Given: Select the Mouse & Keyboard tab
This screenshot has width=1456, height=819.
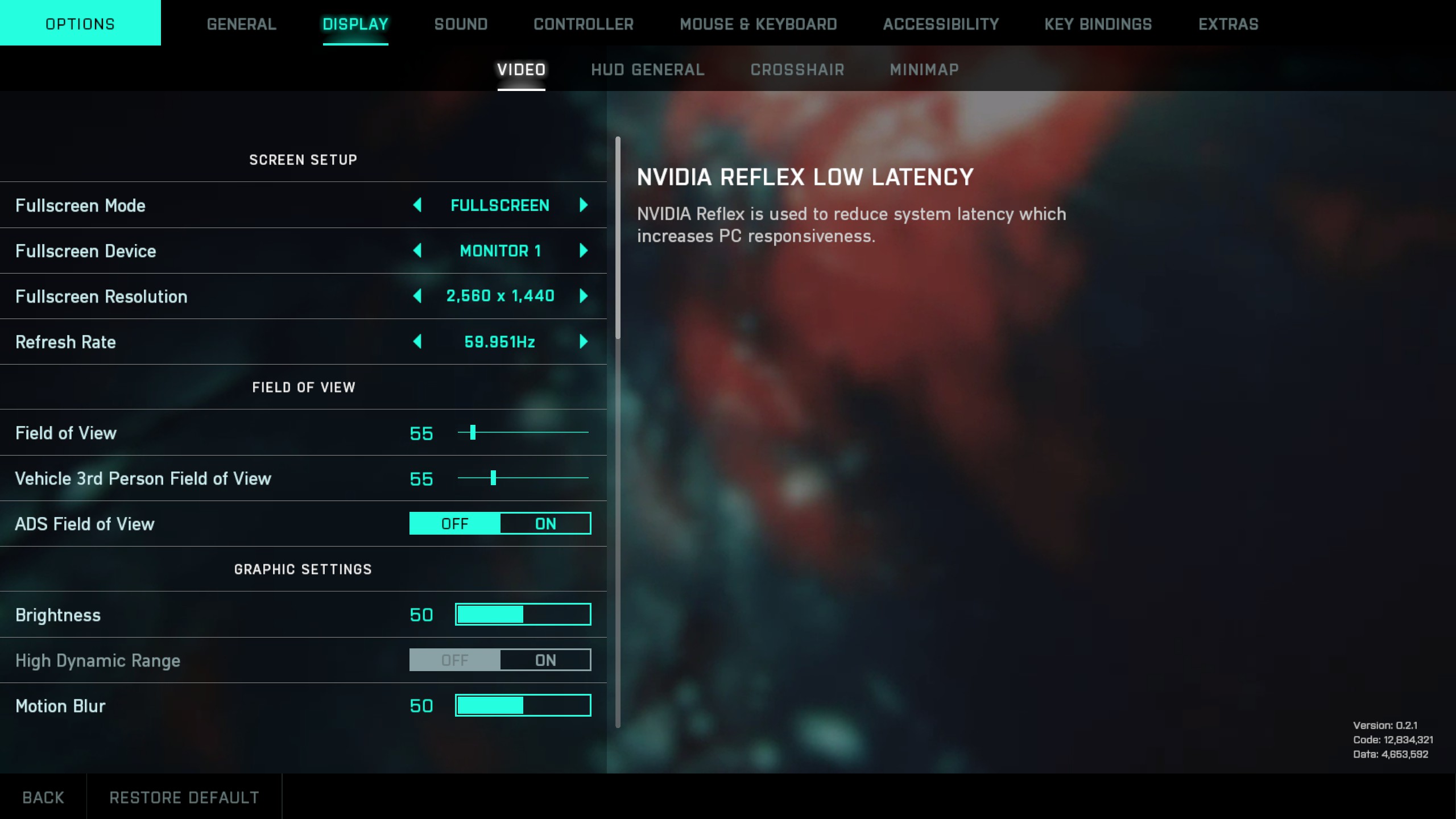Looking at the screenshot, I should click(758, 24).
